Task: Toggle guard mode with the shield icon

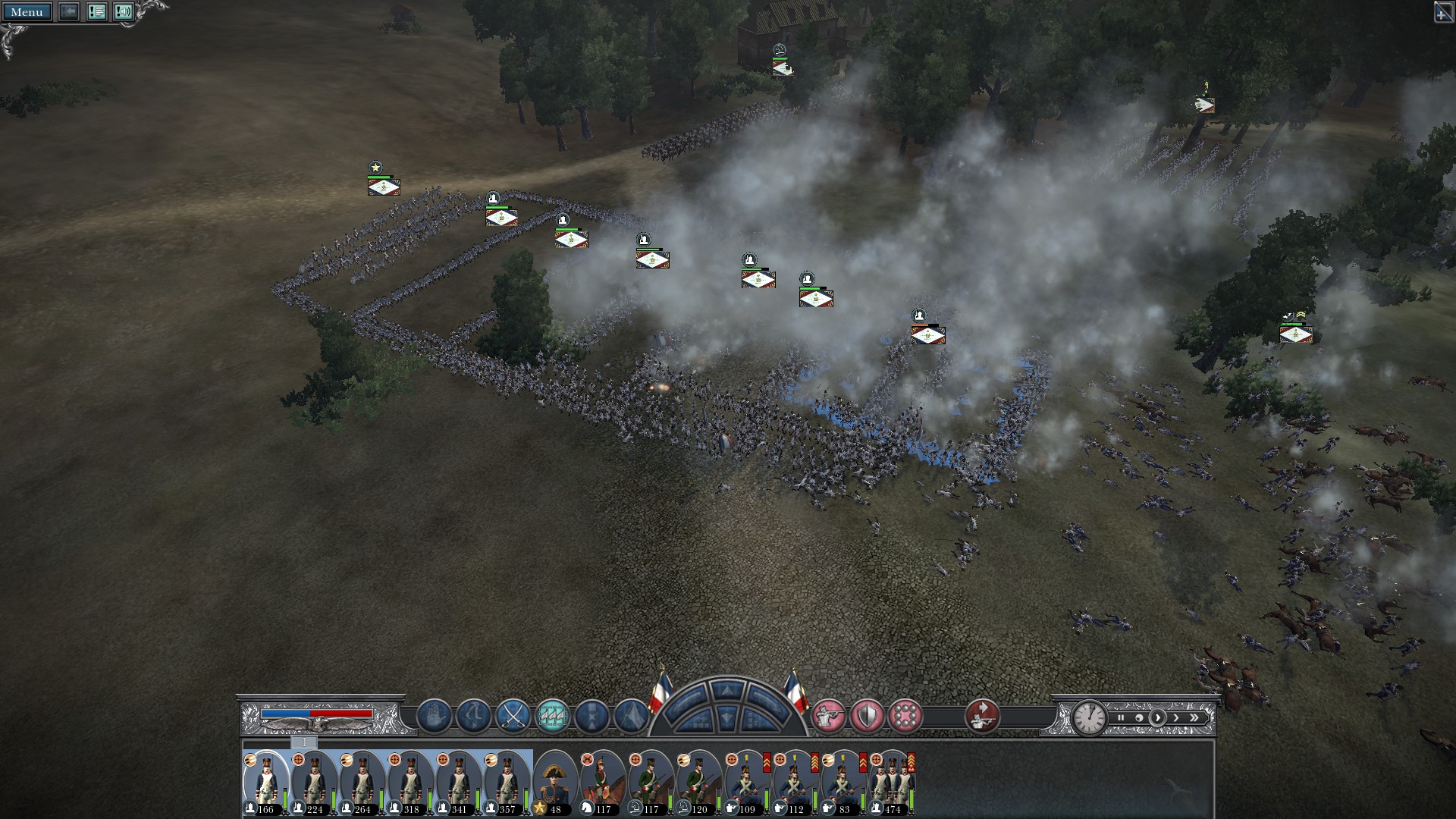Action: point(867,717)
